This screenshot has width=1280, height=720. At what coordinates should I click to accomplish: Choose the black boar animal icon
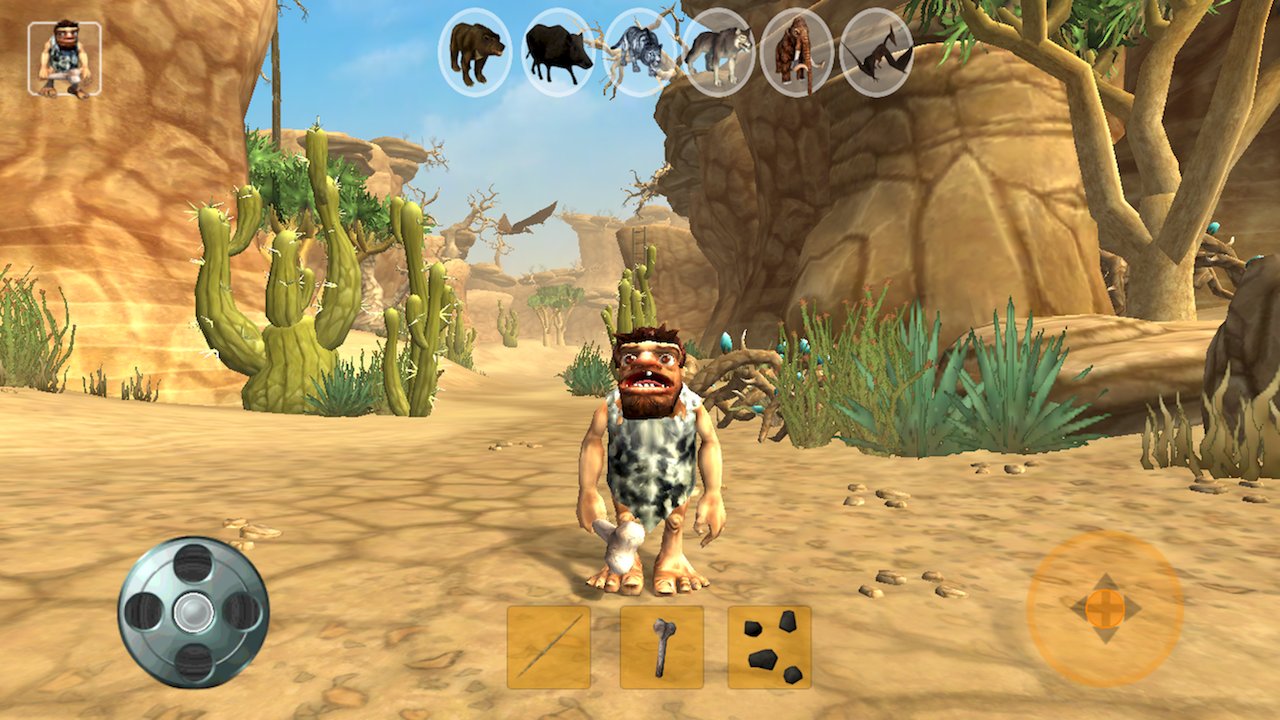pyautogui.click(x=558, y=52)
